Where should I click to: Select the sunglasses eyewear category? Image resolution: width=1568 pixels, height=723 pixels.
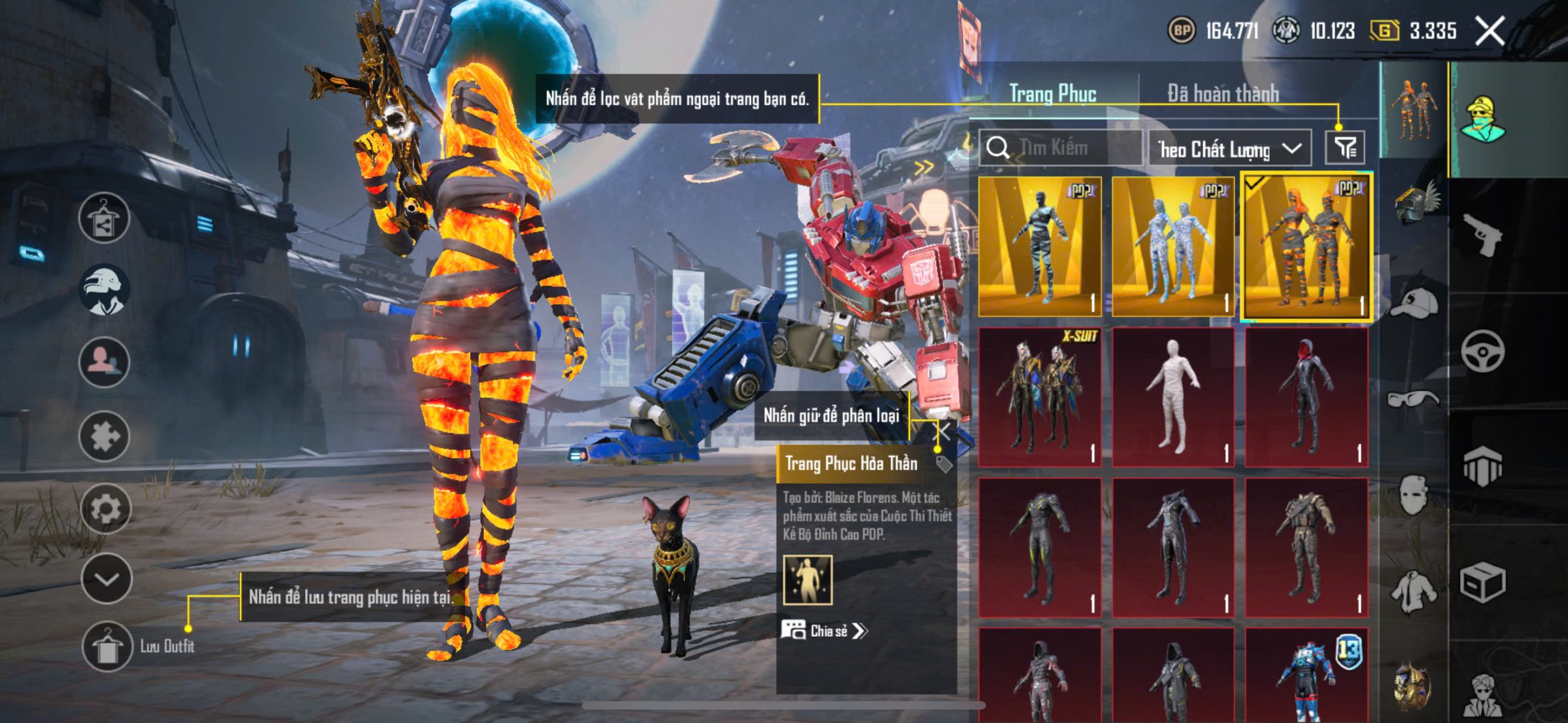[1413, 399]
